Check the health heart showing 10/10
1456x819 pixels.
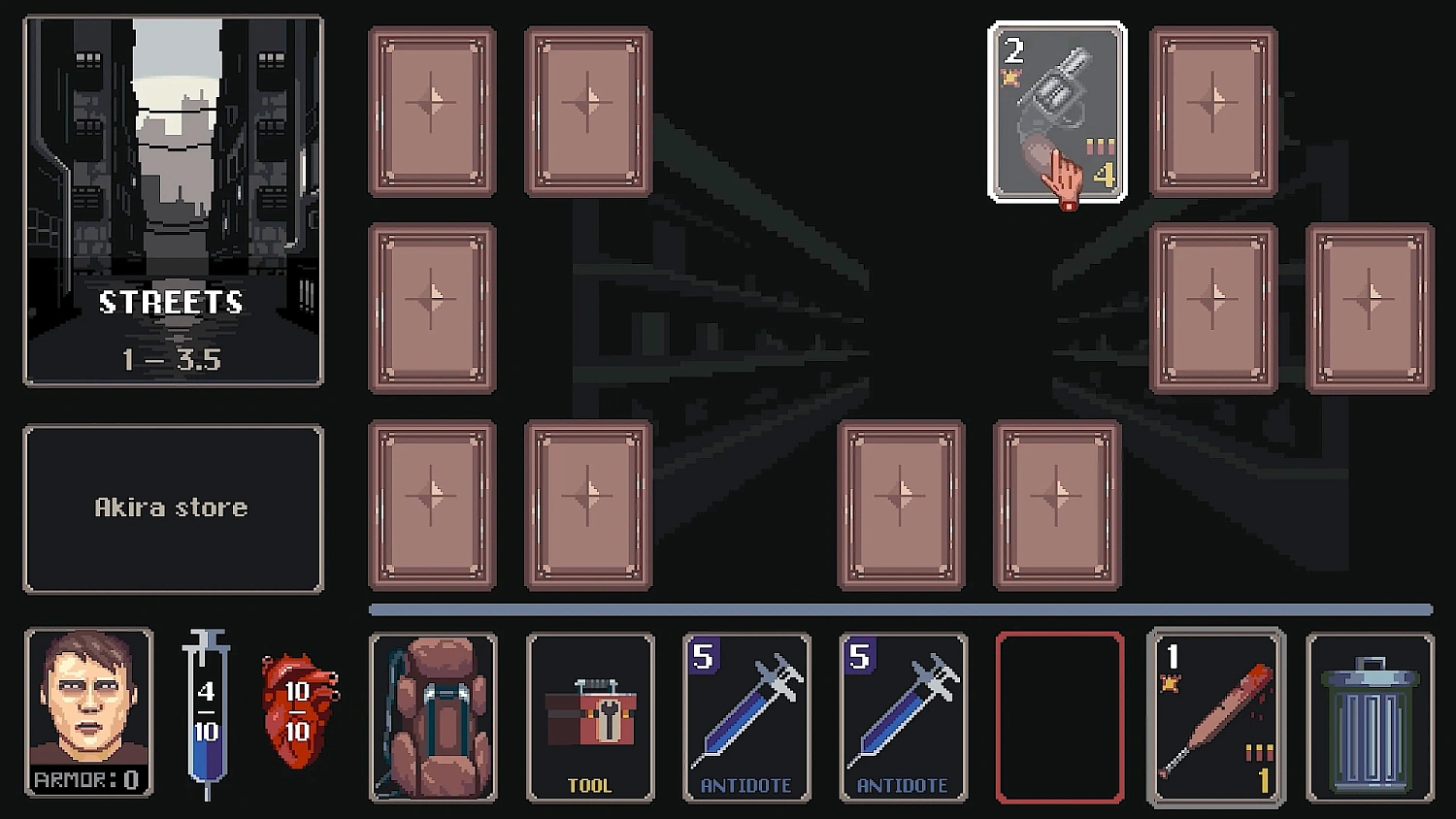coord(296,713)
